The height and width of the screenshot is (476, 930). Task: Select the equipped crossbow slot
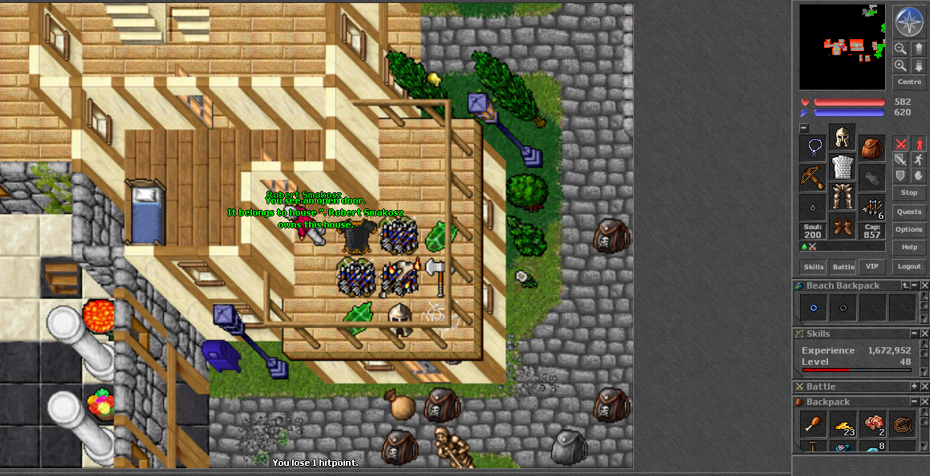pyautogui.click(x=814, y=177)
